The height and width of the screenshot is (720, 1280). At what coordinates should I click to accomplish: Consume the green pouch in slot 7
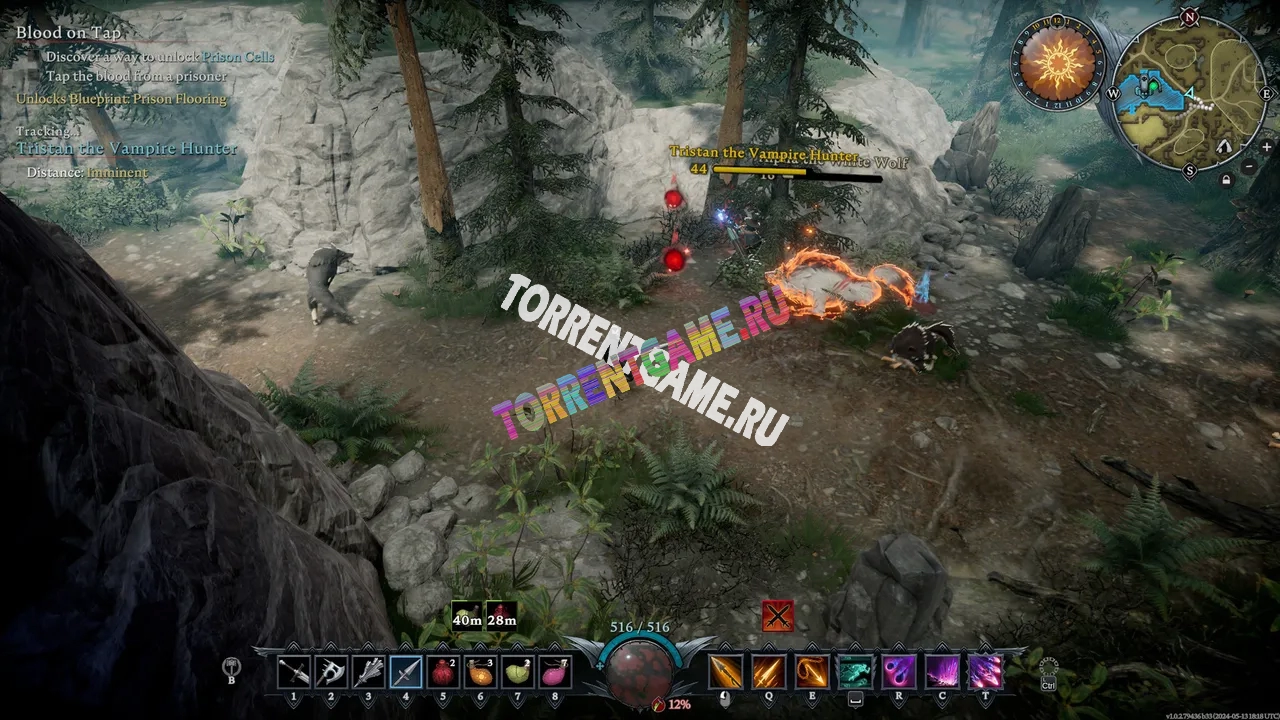(518, 671)
